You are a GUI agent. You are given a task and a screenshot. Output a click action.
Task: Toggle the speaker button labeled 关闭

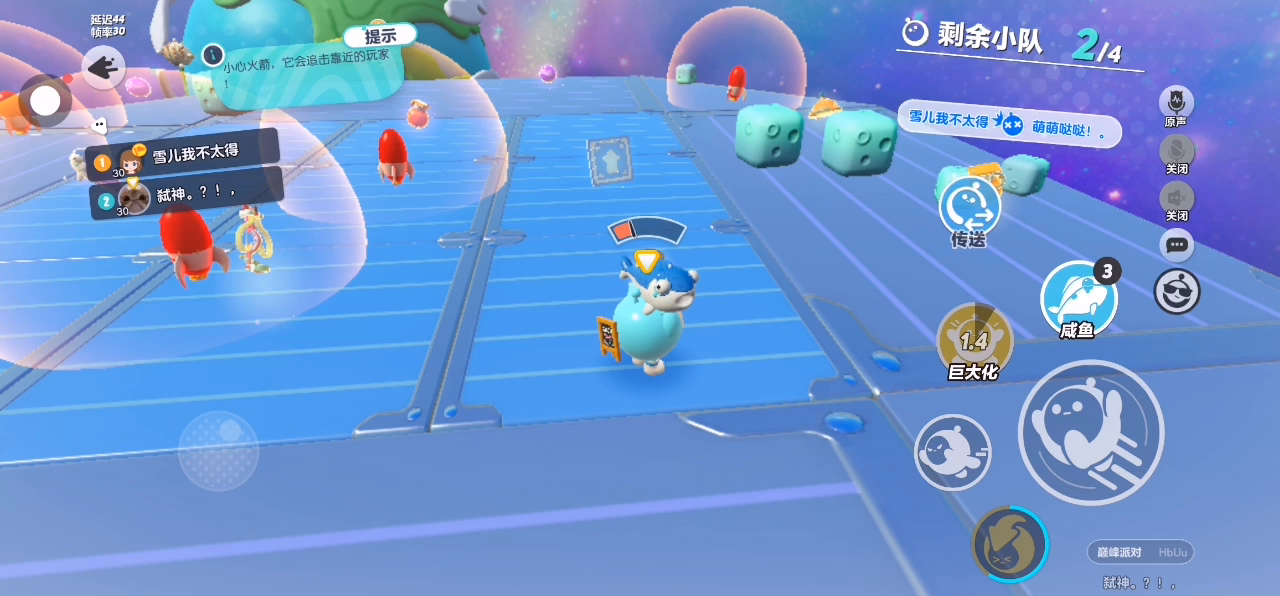point(1176,198)
